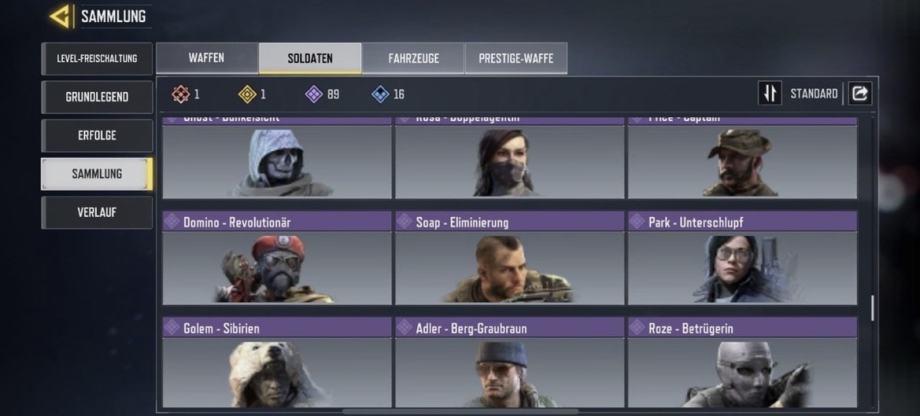This screenshot has width=920, height=416.
Task: Open the Erfolge section
Action: 97,135
